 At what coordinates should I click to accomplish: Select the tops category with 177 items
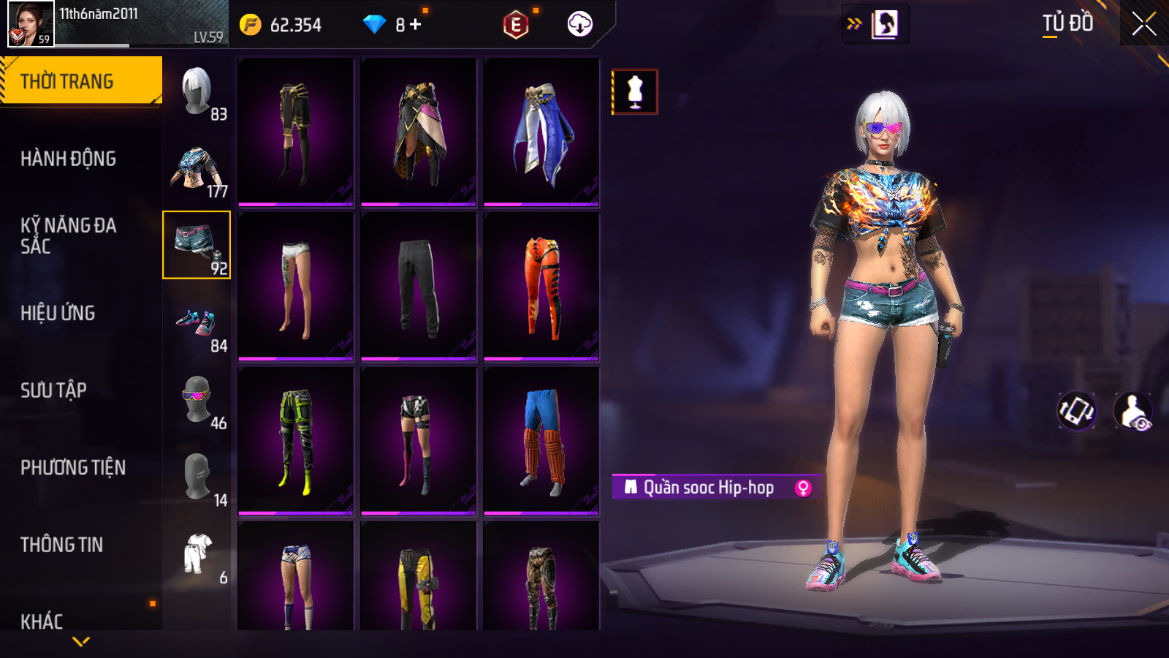point(196,168)
